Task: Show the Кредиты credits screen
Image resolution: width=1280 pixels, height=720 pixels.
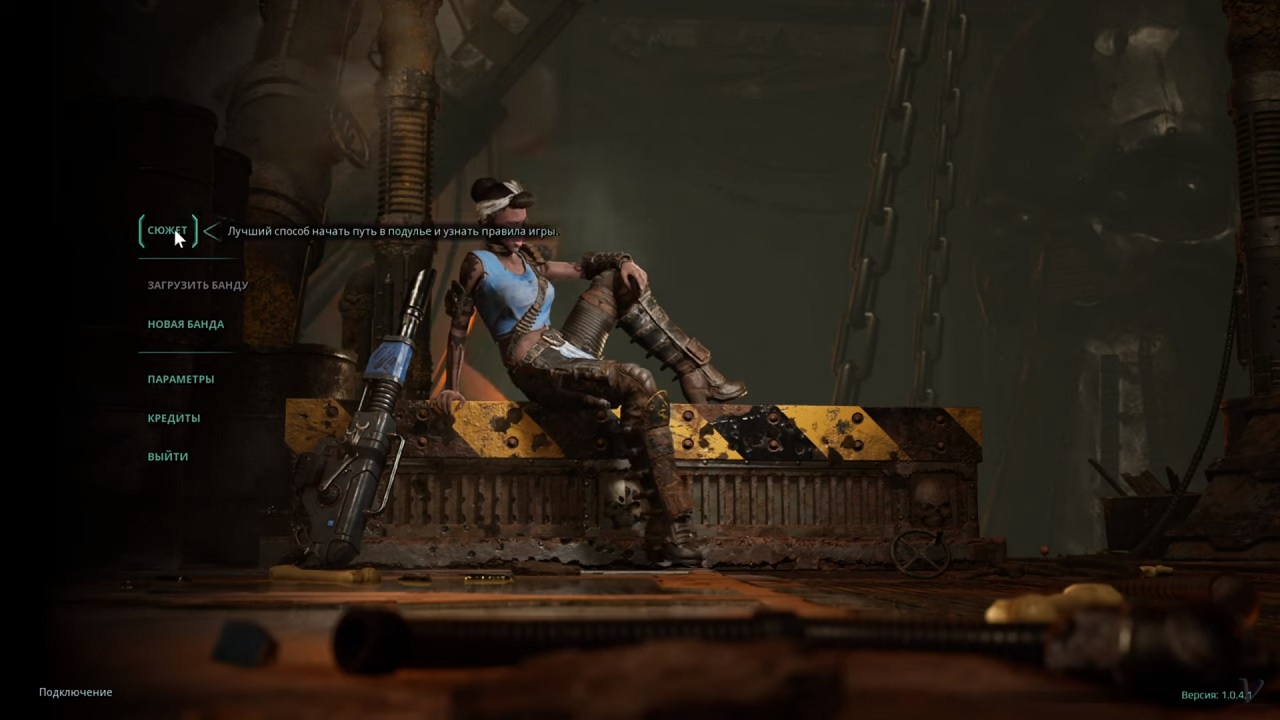Action: [x=173, y=418]
